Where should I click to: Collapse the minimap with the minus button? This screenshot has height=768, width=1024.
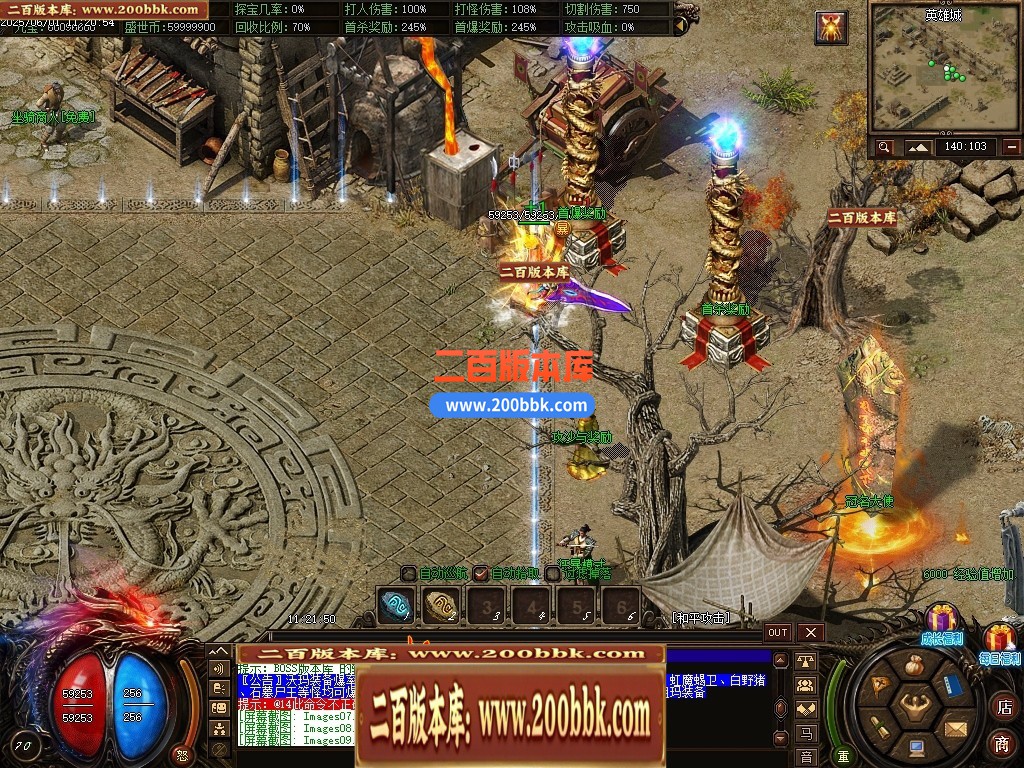pyautogui.click(x=1012, y=147)
